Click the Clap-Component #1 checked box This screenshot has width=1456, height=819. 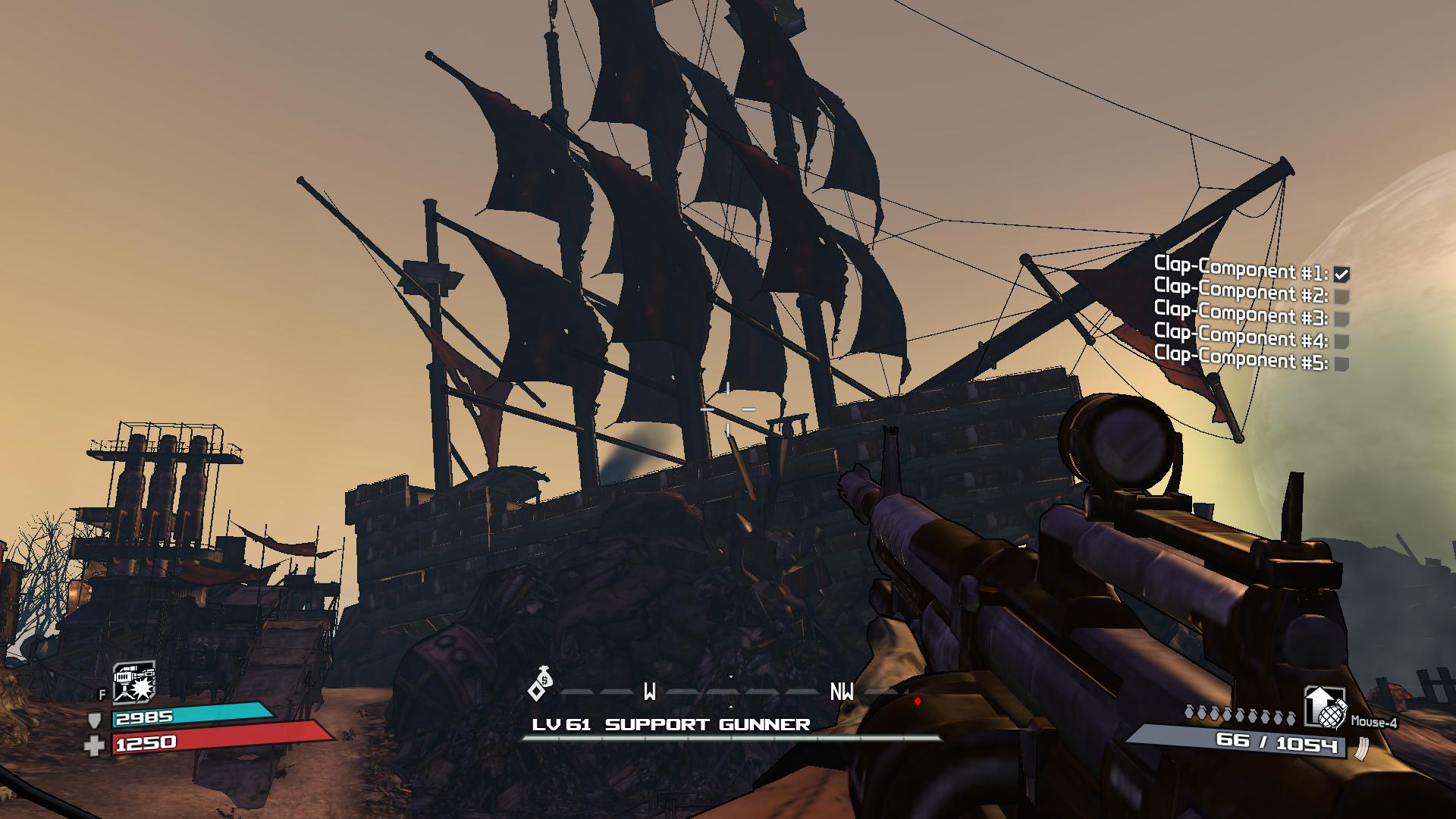[1341, 274]
